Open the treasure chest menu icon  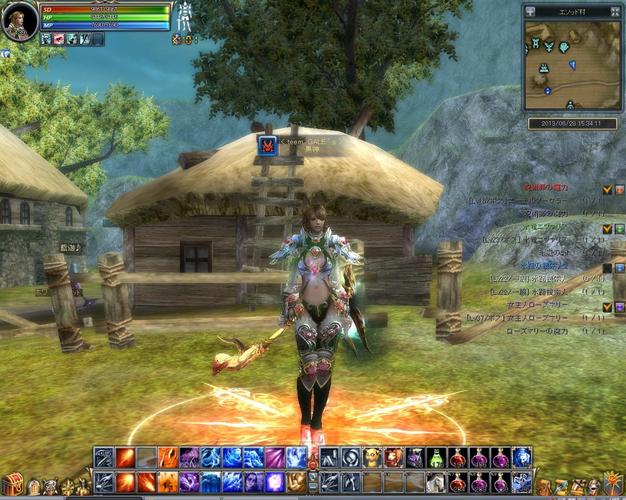tap(12, 484)
